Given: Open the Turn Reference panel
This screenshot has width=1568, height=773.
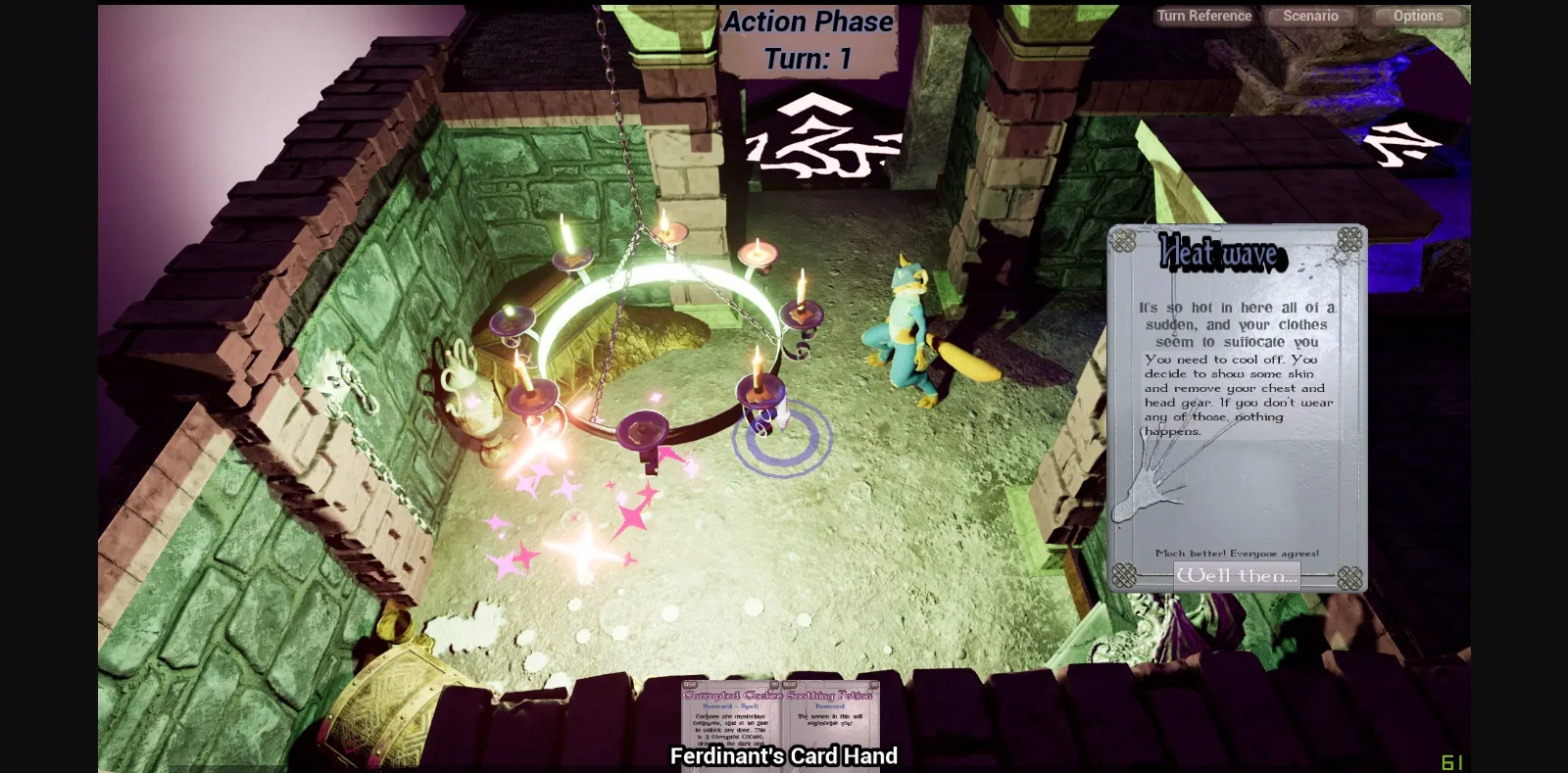Looking at the screenshot, I should coord(1203,16).
